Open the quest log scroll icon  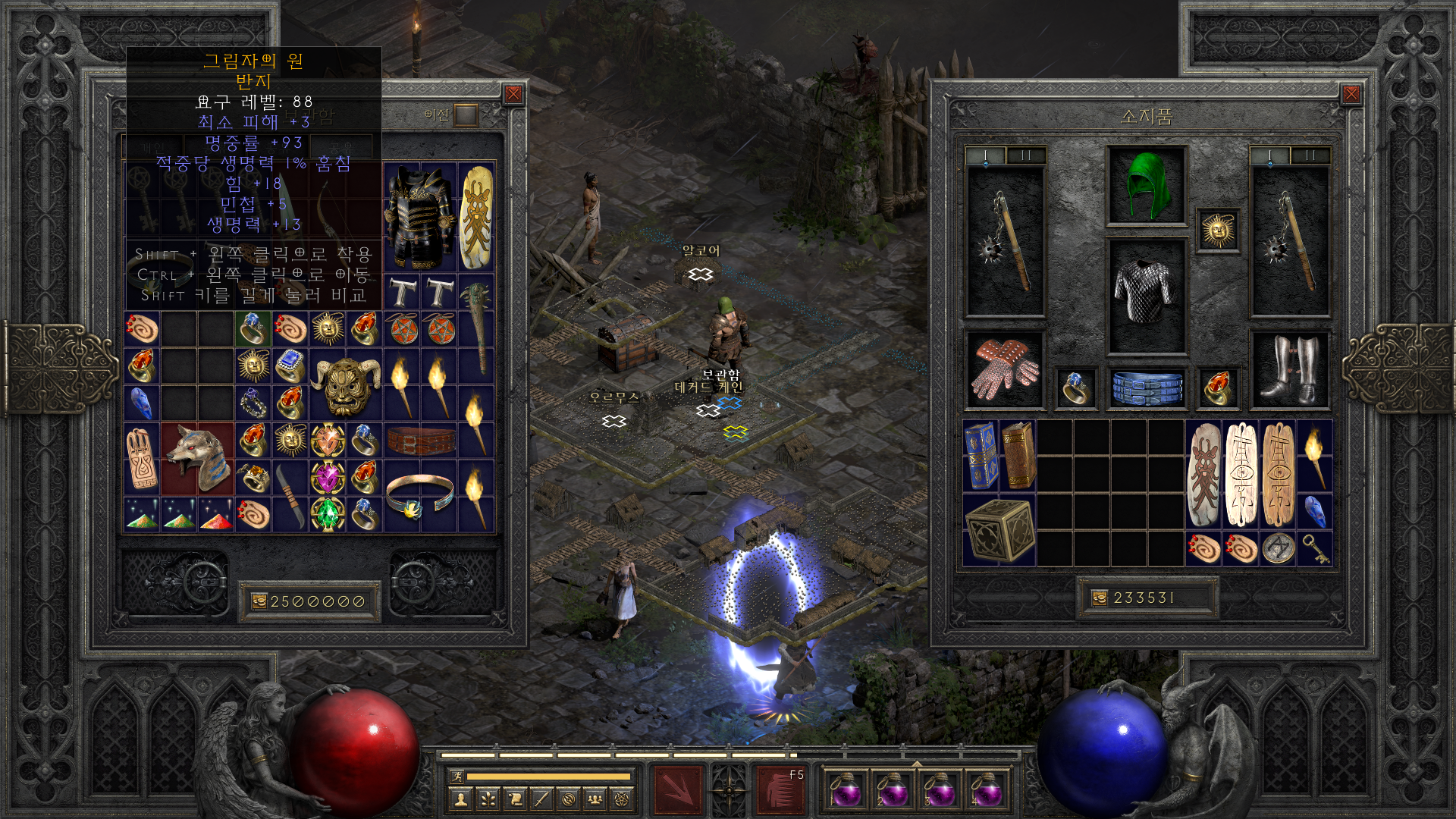515,799
